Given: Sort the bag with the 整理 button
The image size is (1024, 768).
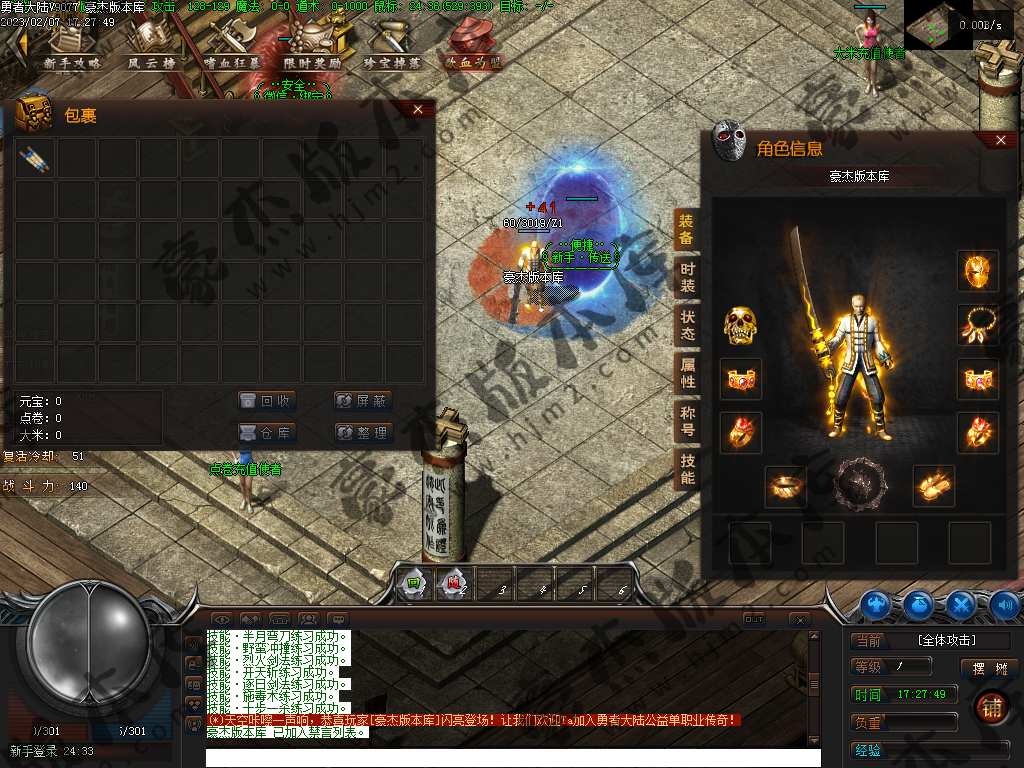Looking at the screenshot, I should (x=362, y=433).
